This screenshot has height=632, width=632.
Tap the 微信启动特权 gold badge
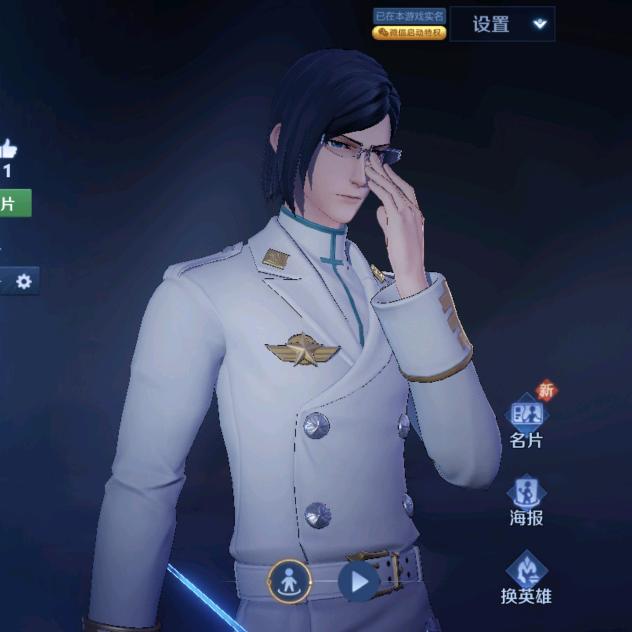[x=409, y=33]
